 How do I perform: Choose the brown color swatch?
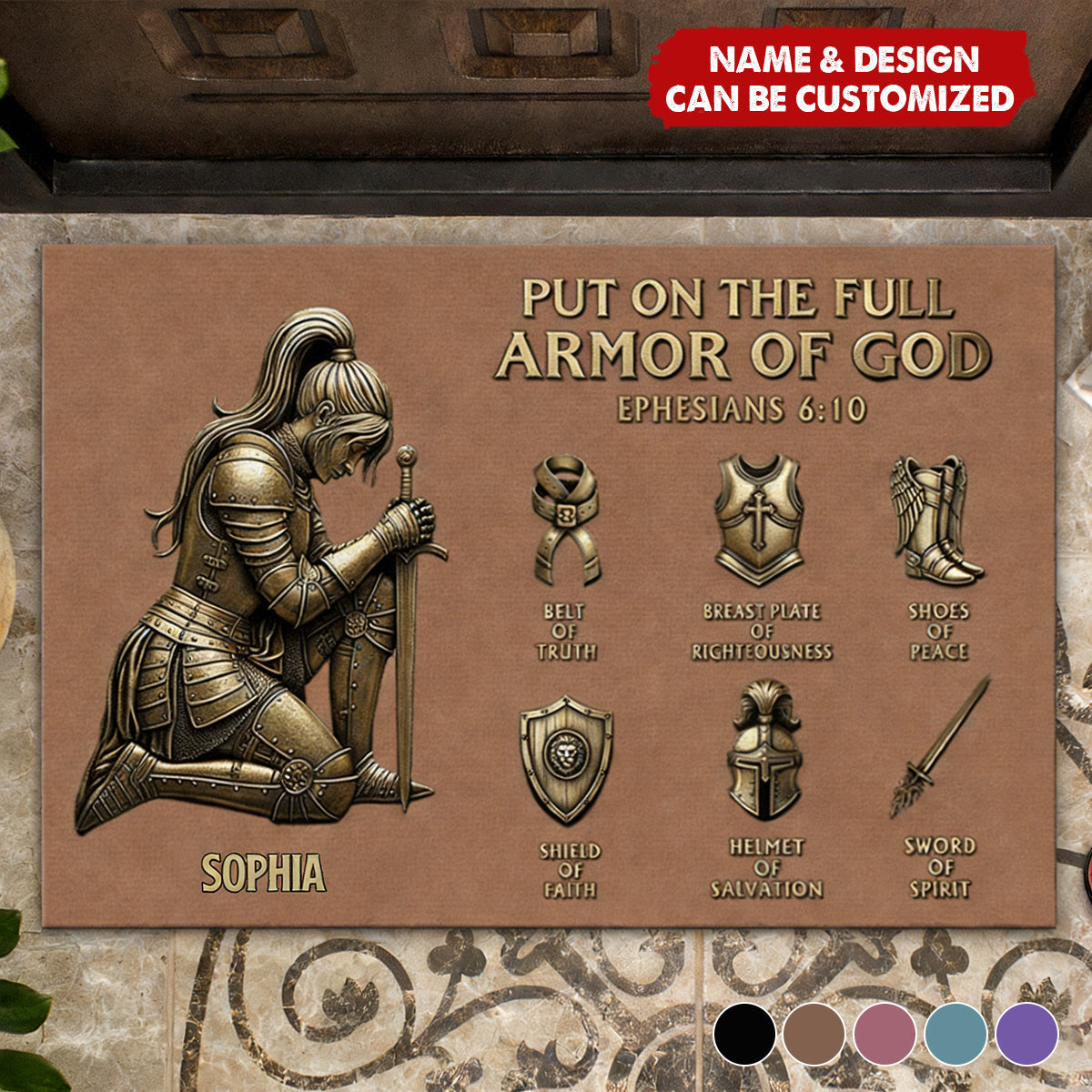pos(814,1035)
